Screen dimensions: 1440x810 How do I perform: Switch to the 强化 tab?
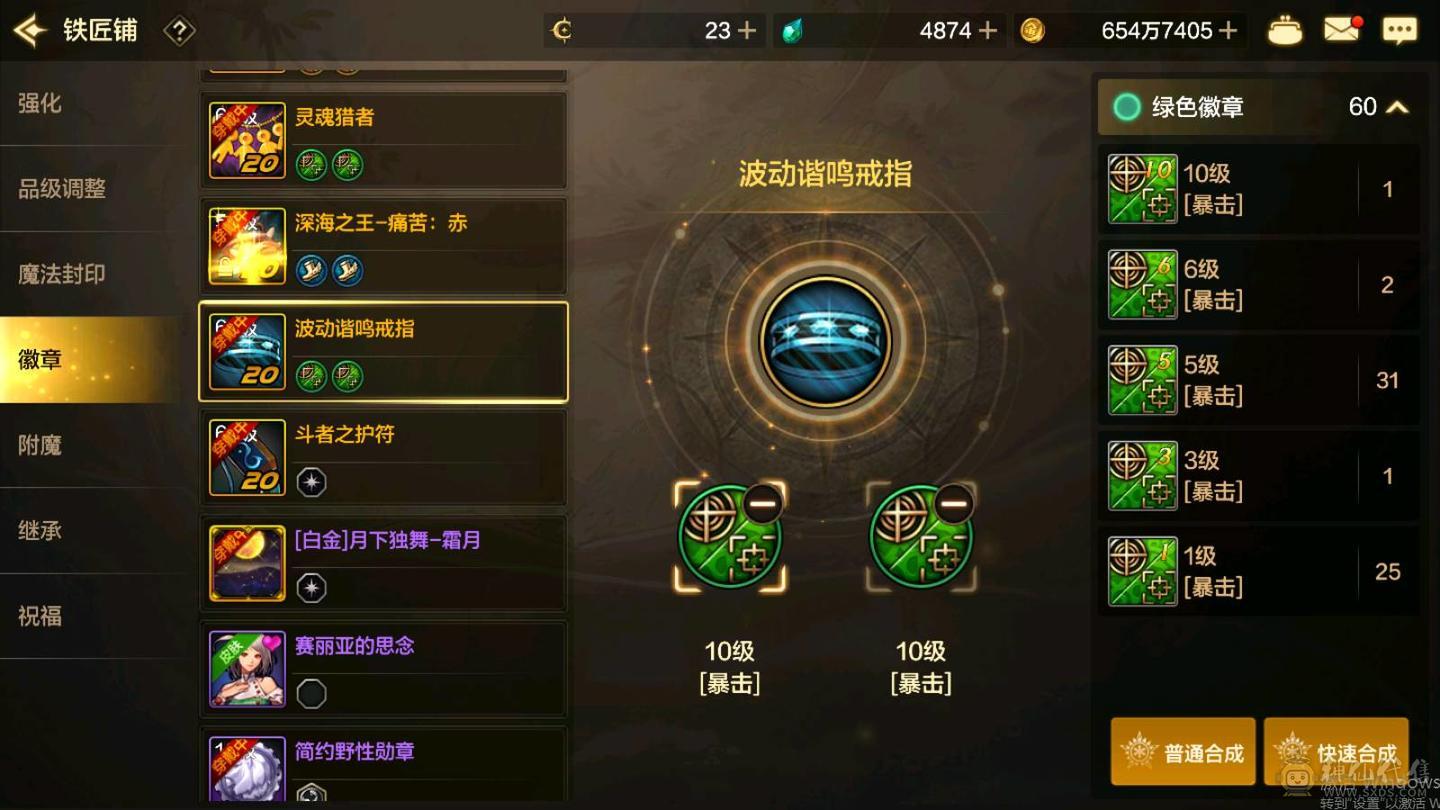[42, 103]
